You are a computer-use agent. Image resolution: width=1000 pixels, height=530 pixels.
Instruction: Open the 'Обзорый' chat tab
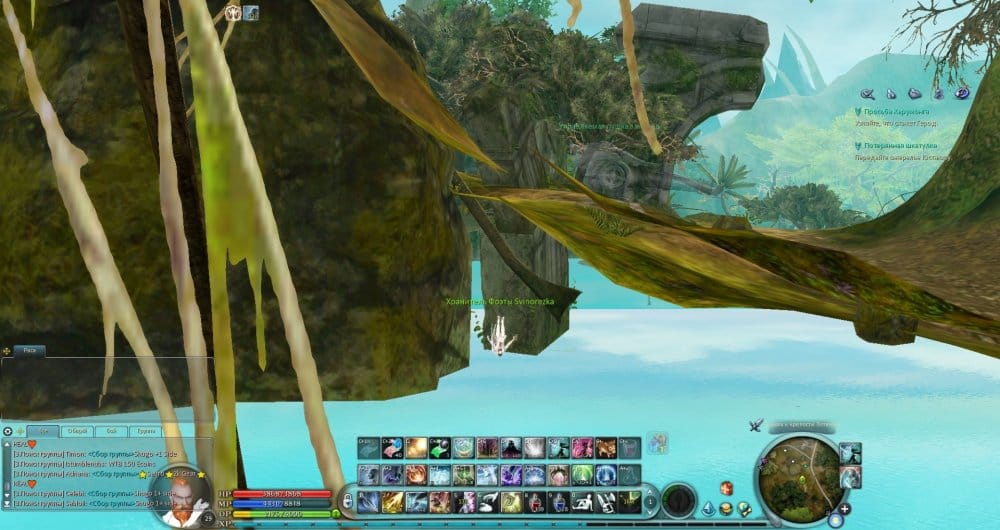coord(78,431)
